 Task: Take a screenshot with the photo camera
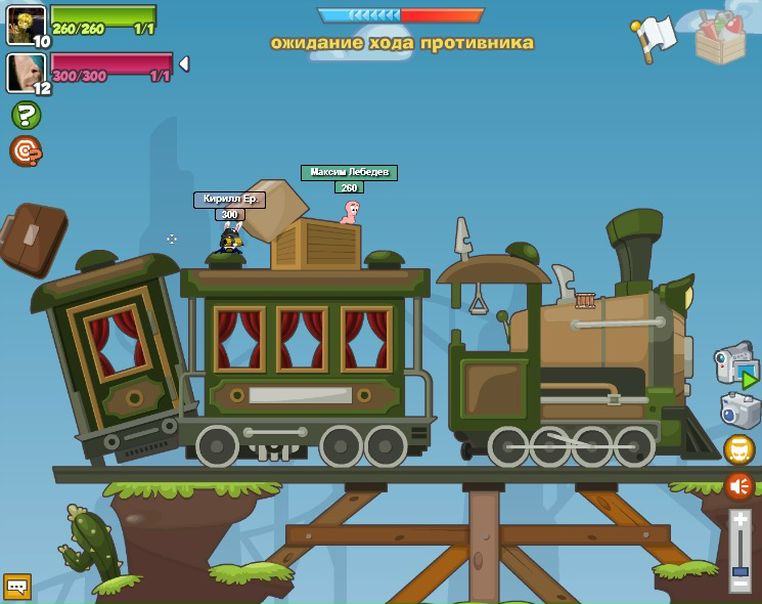(740, 411)
